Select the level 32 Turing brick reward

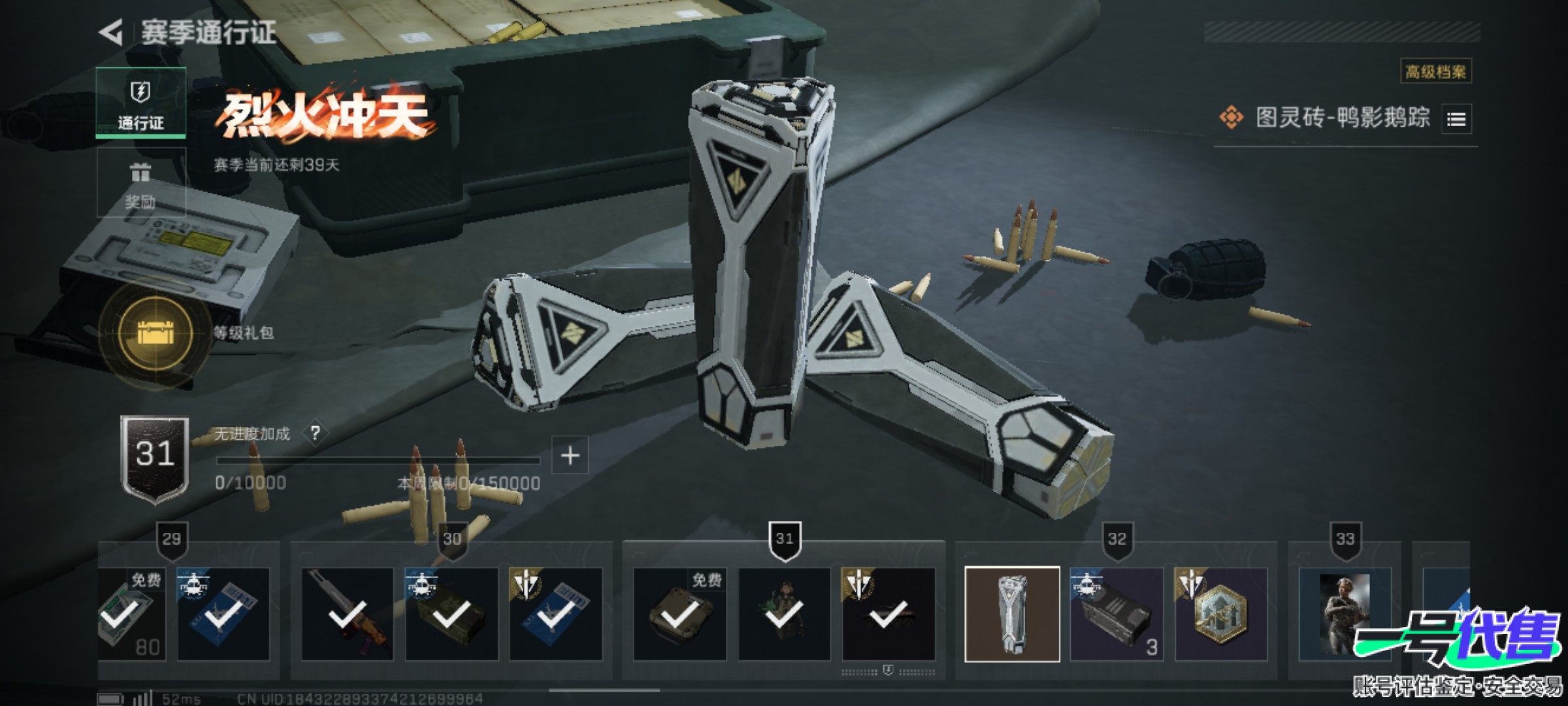pos(1012,614)
